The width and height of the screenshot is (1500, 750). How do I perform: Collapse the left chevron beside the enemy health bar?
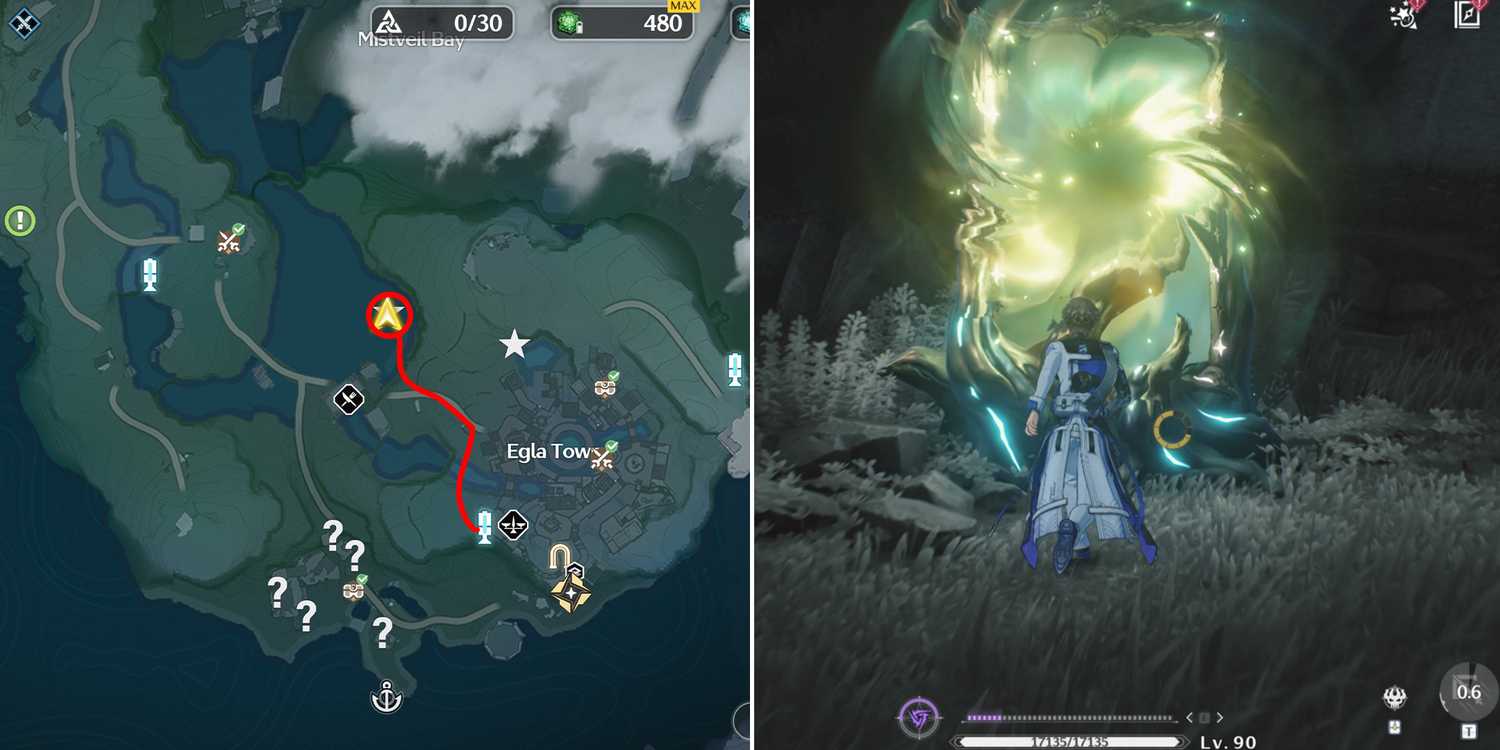1190,717
